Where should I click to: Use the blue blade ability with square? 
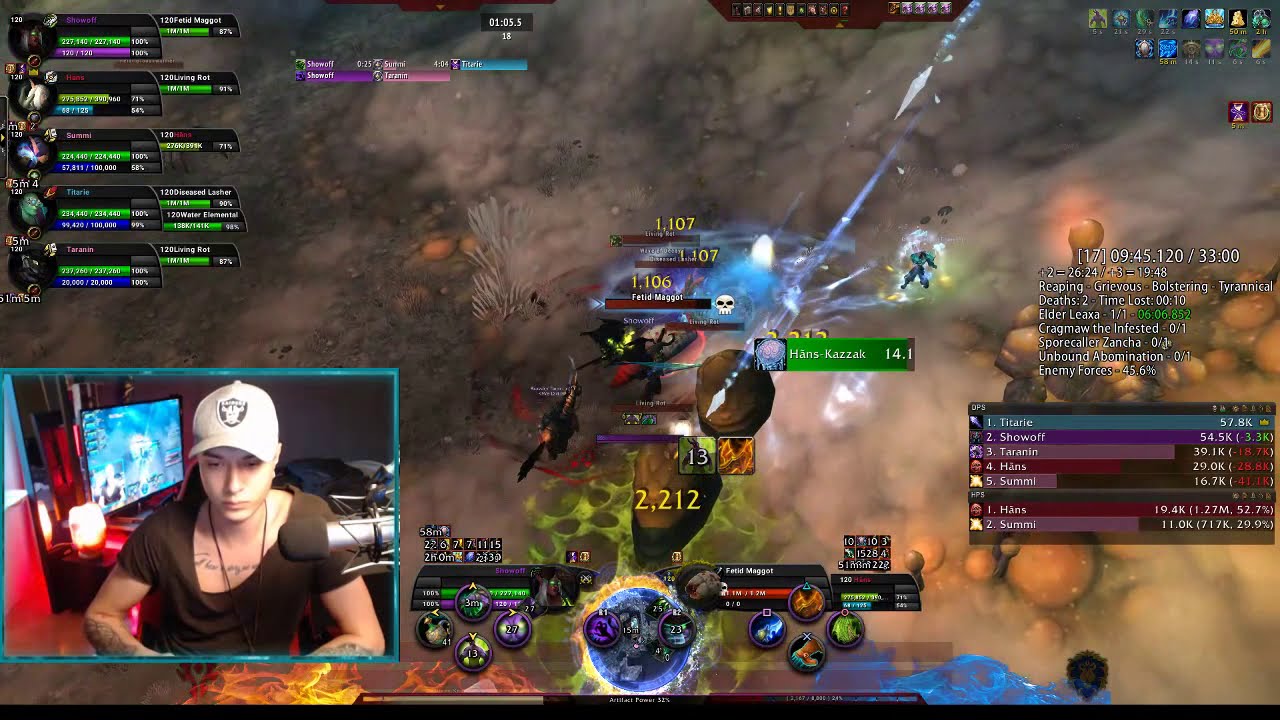click(767, 631)
